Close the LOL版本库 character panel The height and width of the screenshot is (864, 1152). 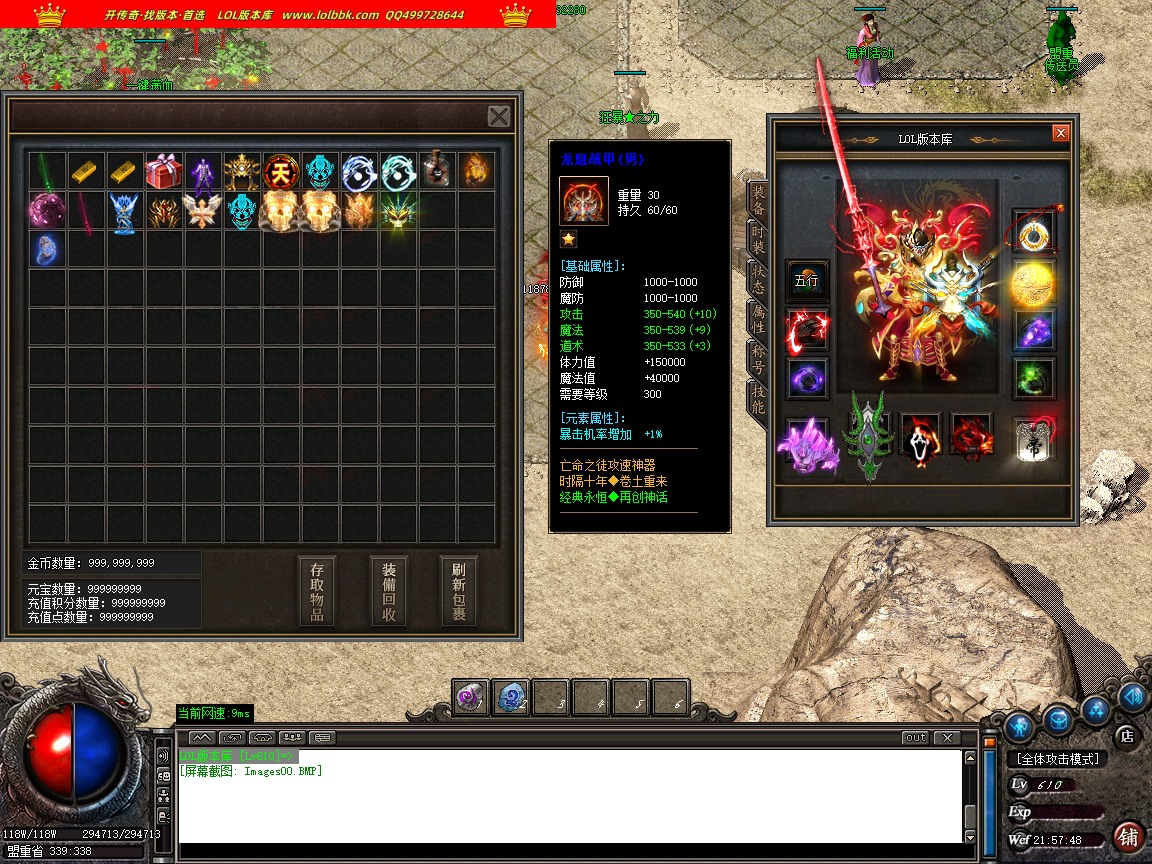tap(1061, 133)
